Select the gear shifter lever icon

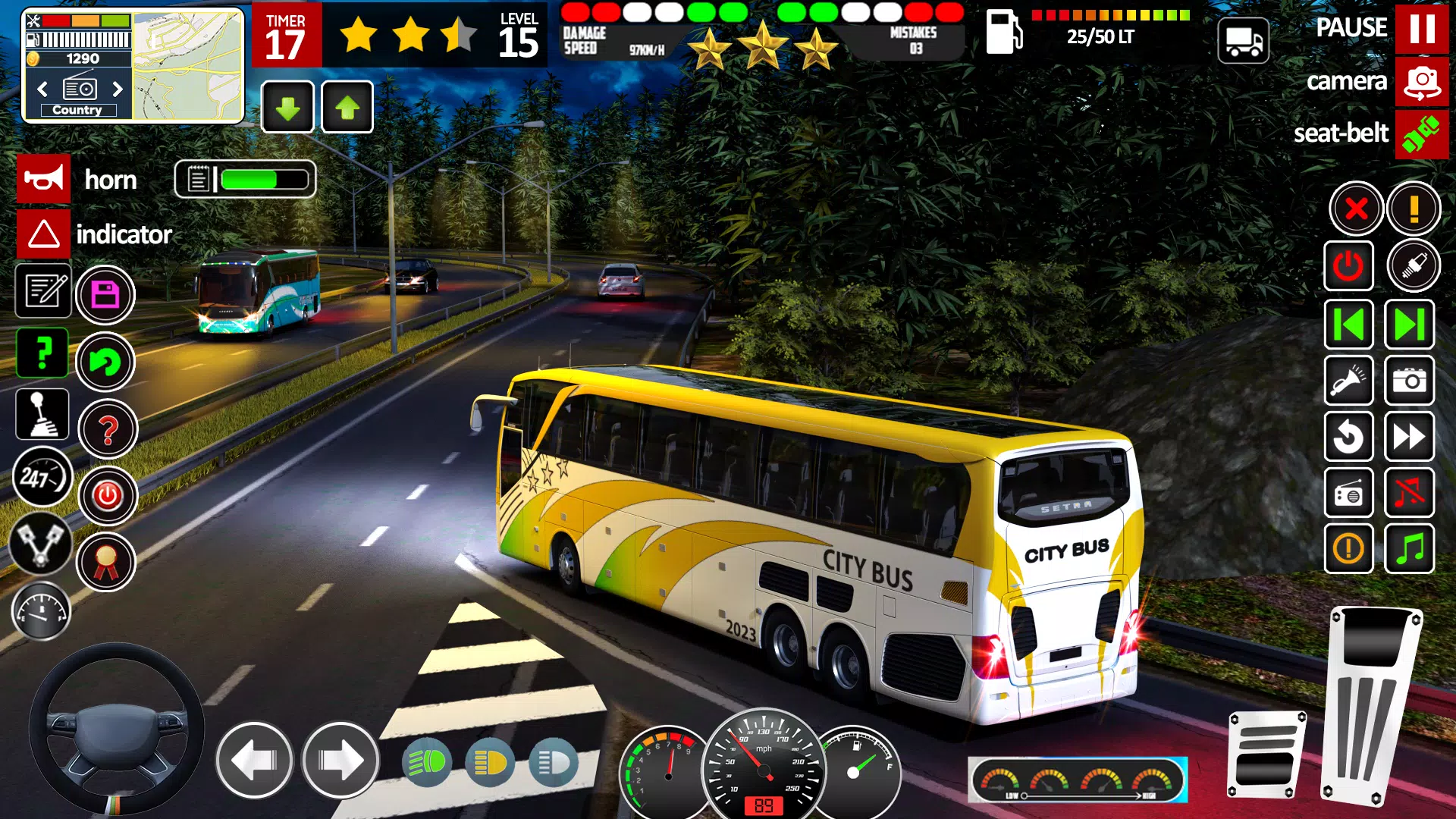(x=42, y=415)
